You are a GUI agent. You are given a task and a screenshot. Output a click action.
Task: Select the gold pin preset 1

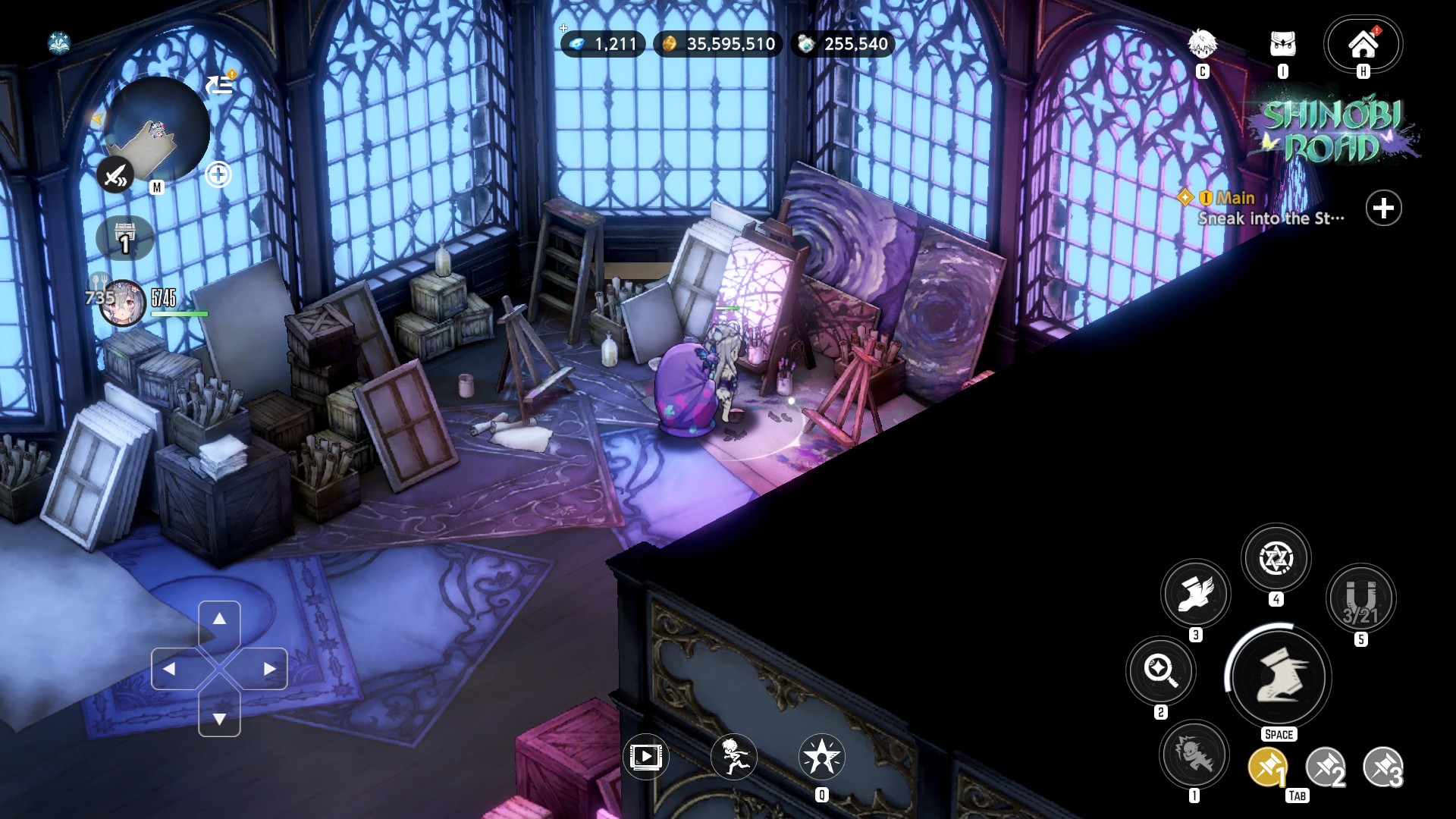coord(1267,767)
